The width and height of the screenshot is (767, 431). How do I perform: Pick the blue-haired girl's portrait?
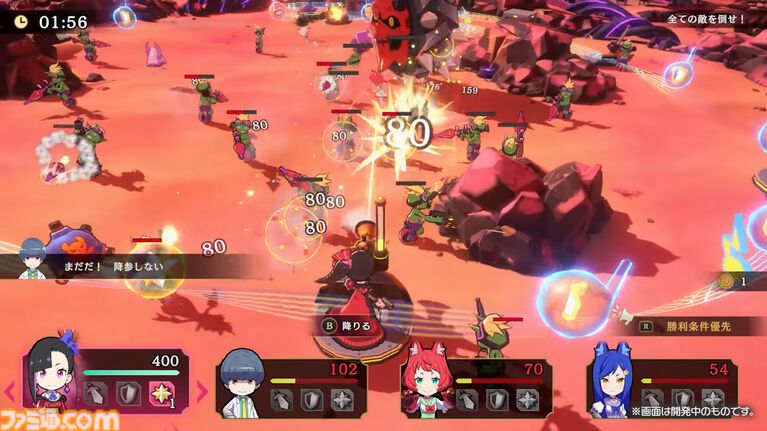point(612,386)
